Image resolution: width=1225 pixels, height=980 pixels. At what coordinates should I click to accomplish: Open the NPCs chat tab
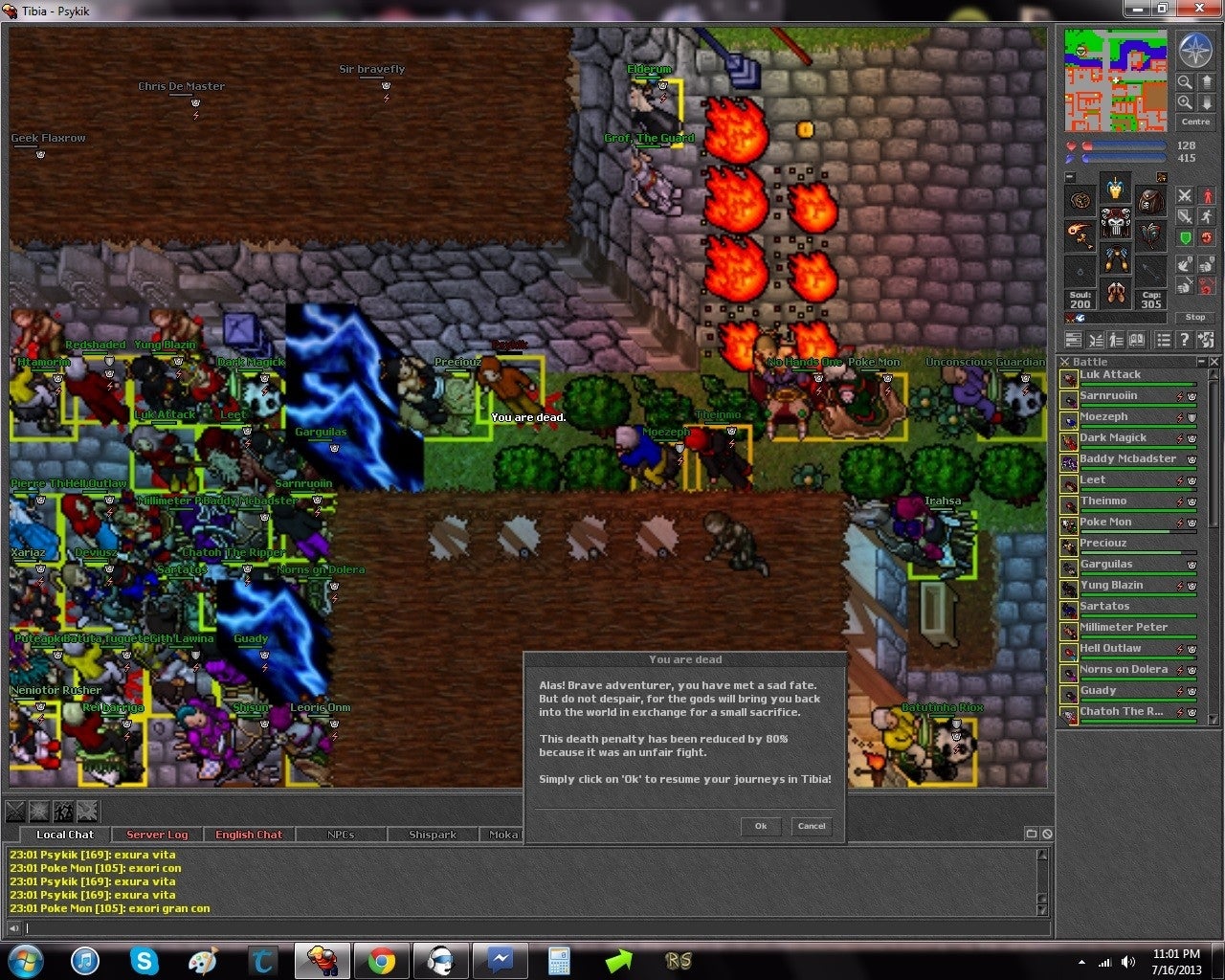(x=341, y=835)
